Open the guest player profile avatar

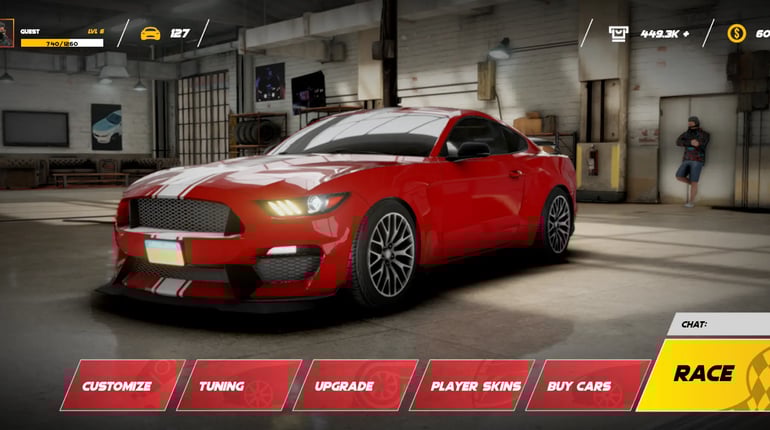(8, 34)
